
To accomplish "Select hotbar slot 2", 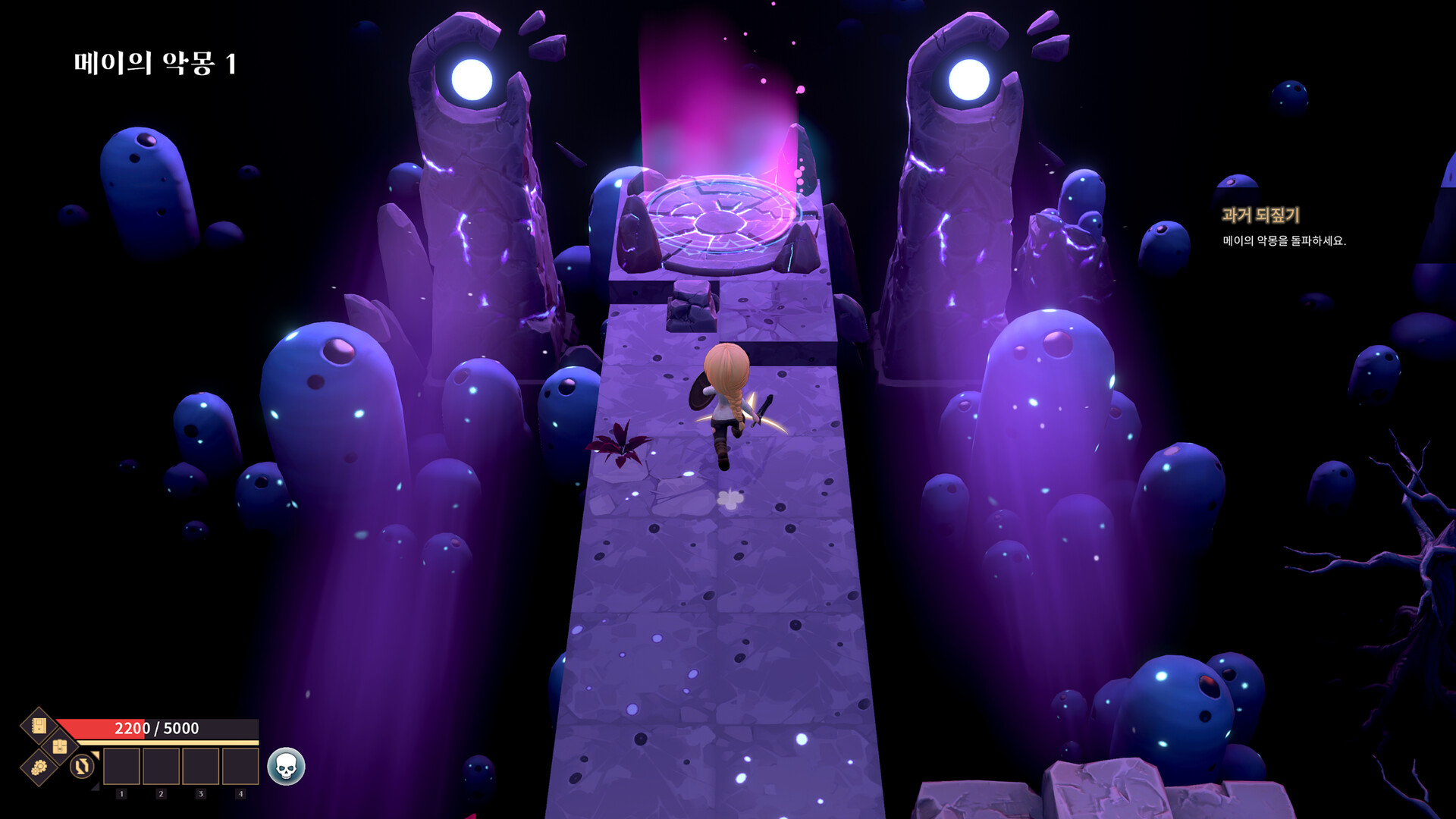I will tap(162, 767).
